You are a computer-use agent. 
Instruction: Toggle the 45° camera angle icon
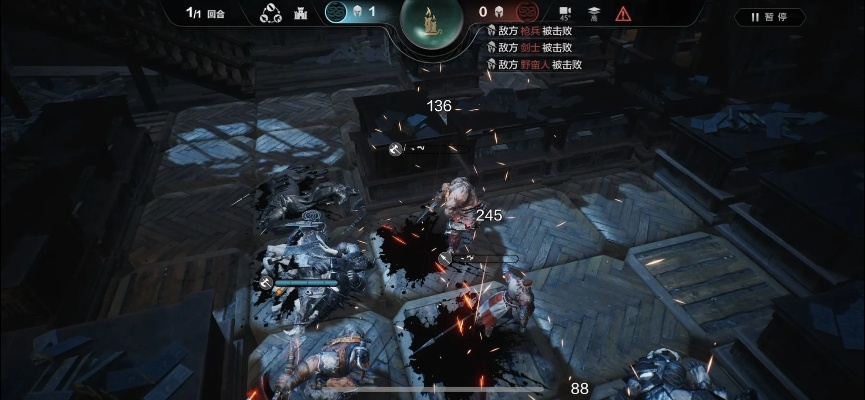pos(565,13)
